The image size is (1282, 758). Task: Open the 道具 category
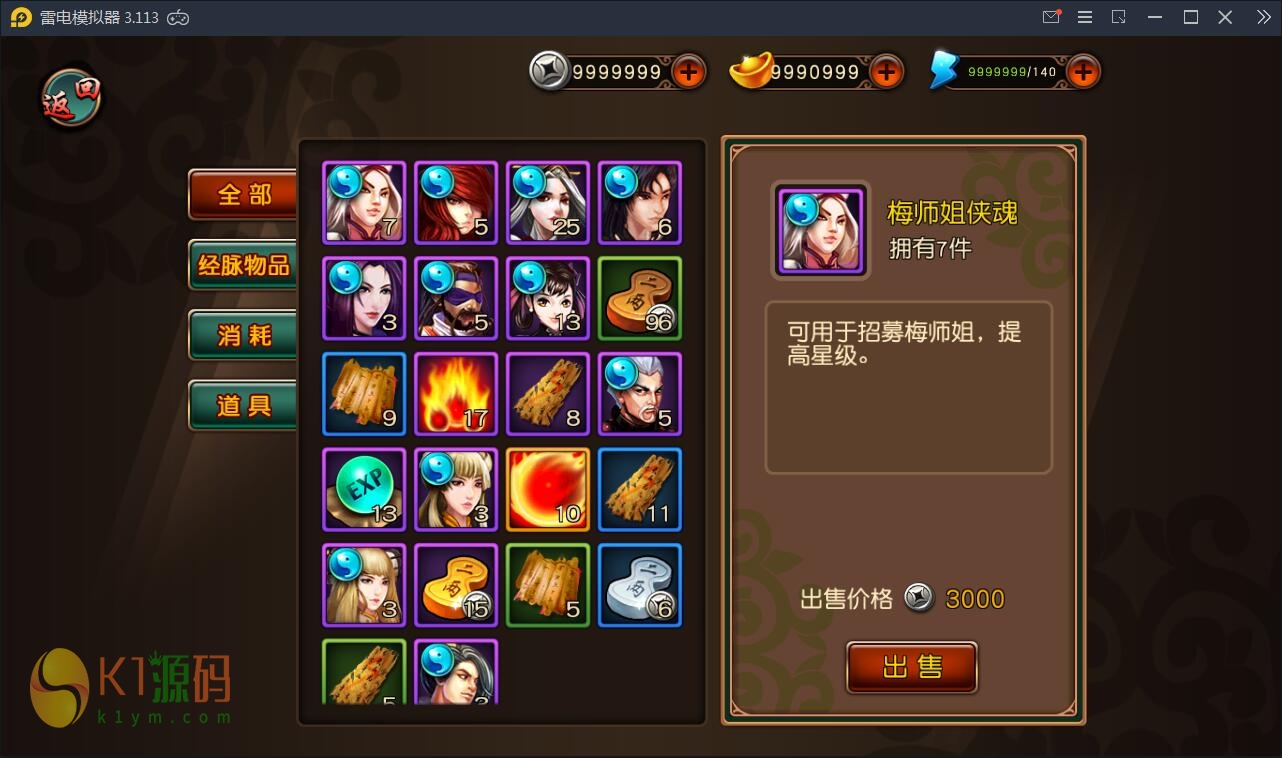point(242,405)
